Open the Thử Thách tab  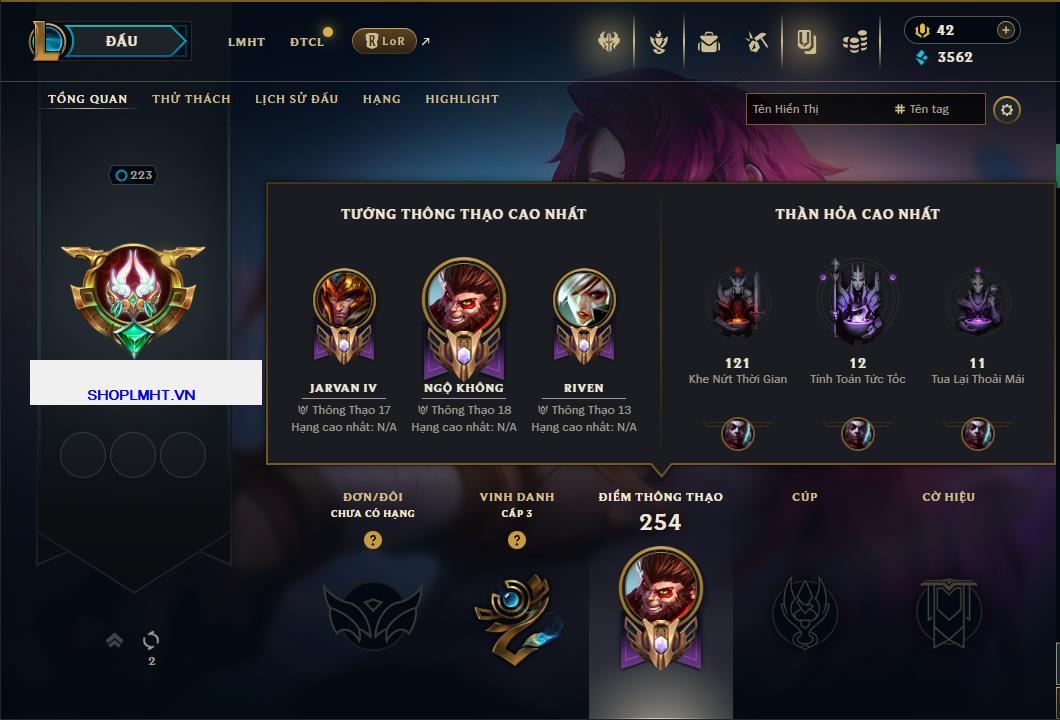click(191, 99)
